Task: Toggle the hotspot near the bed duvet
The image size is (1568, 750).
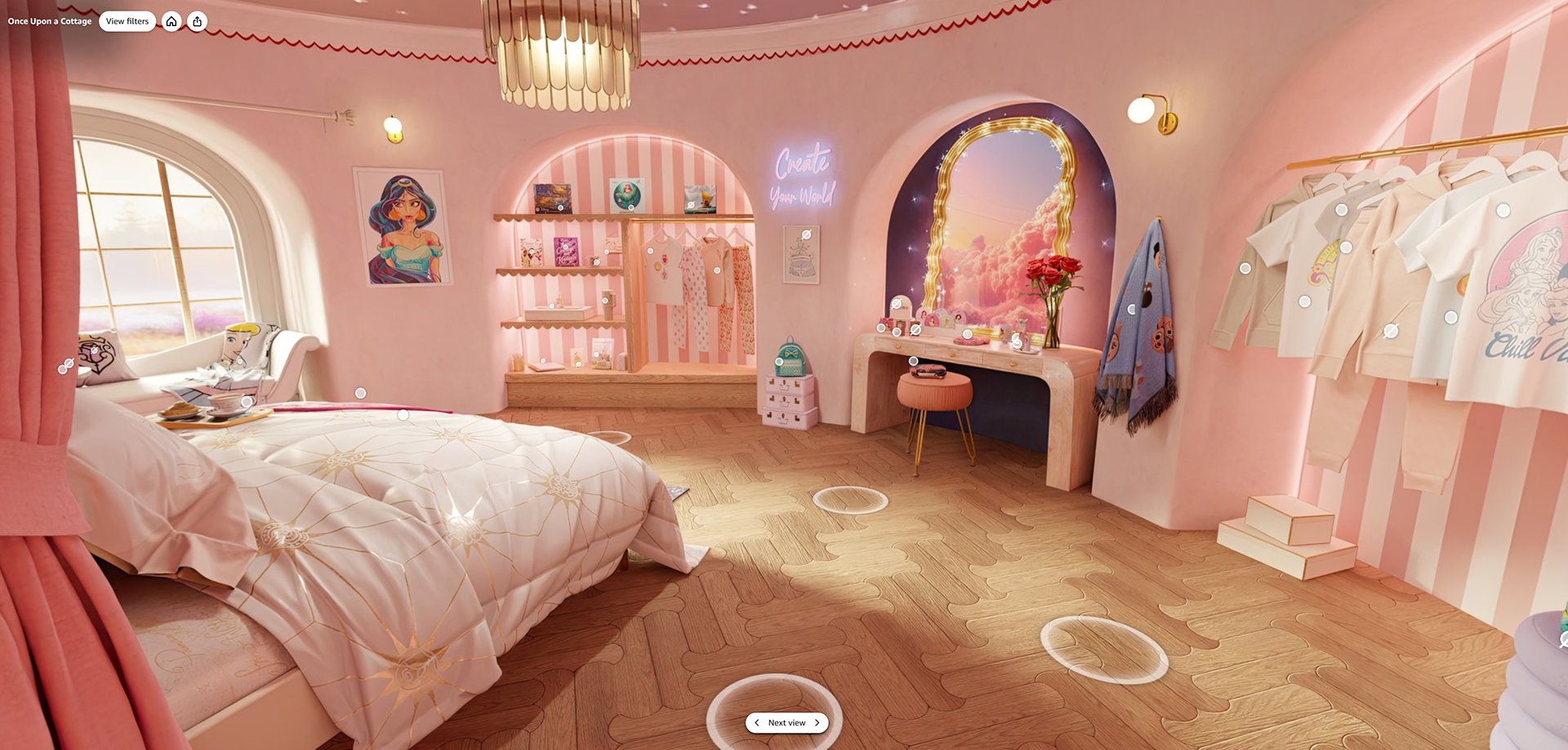Action: point(402,414)
